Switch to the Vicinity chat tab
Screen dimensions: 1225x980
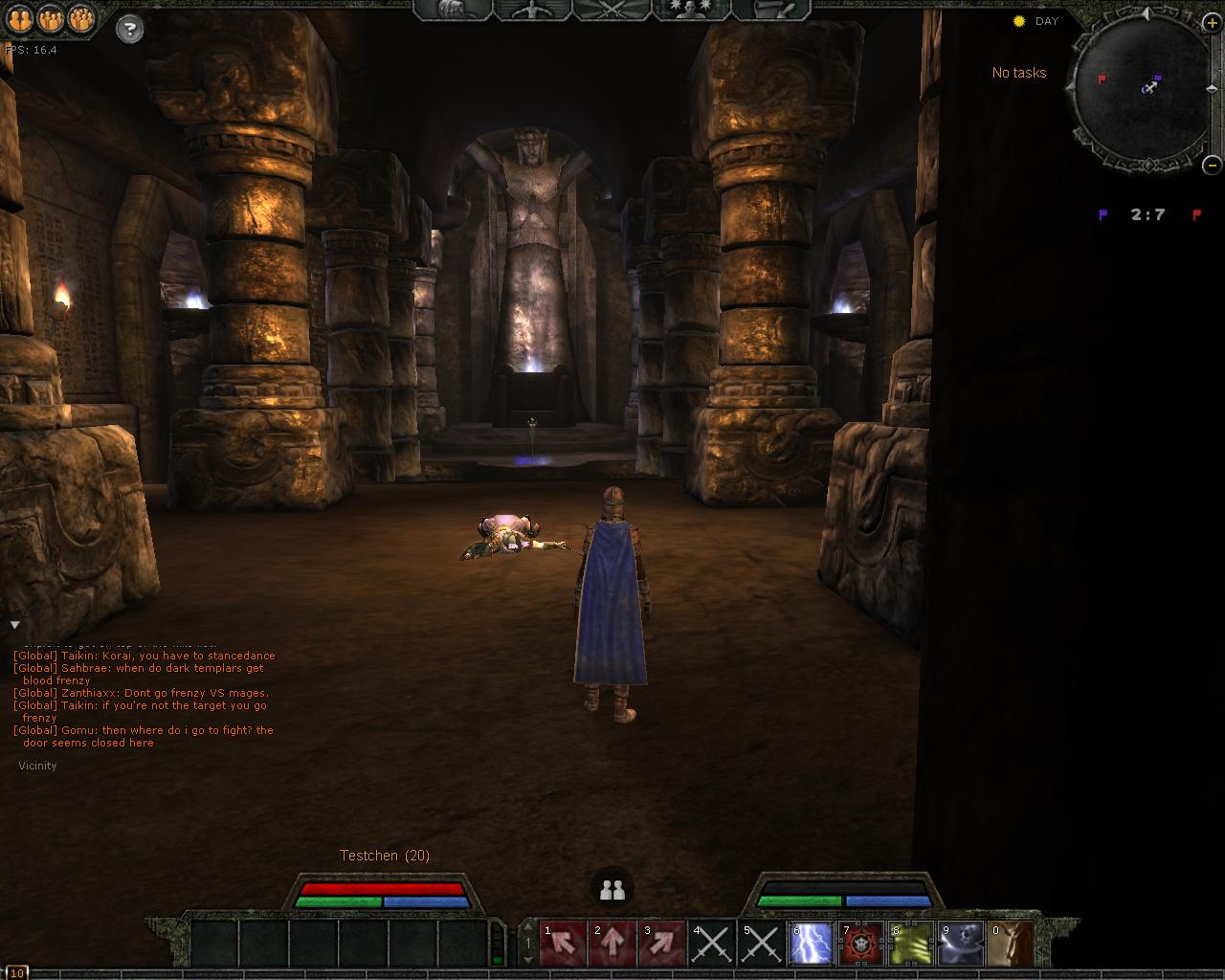(x=37, y=766)
